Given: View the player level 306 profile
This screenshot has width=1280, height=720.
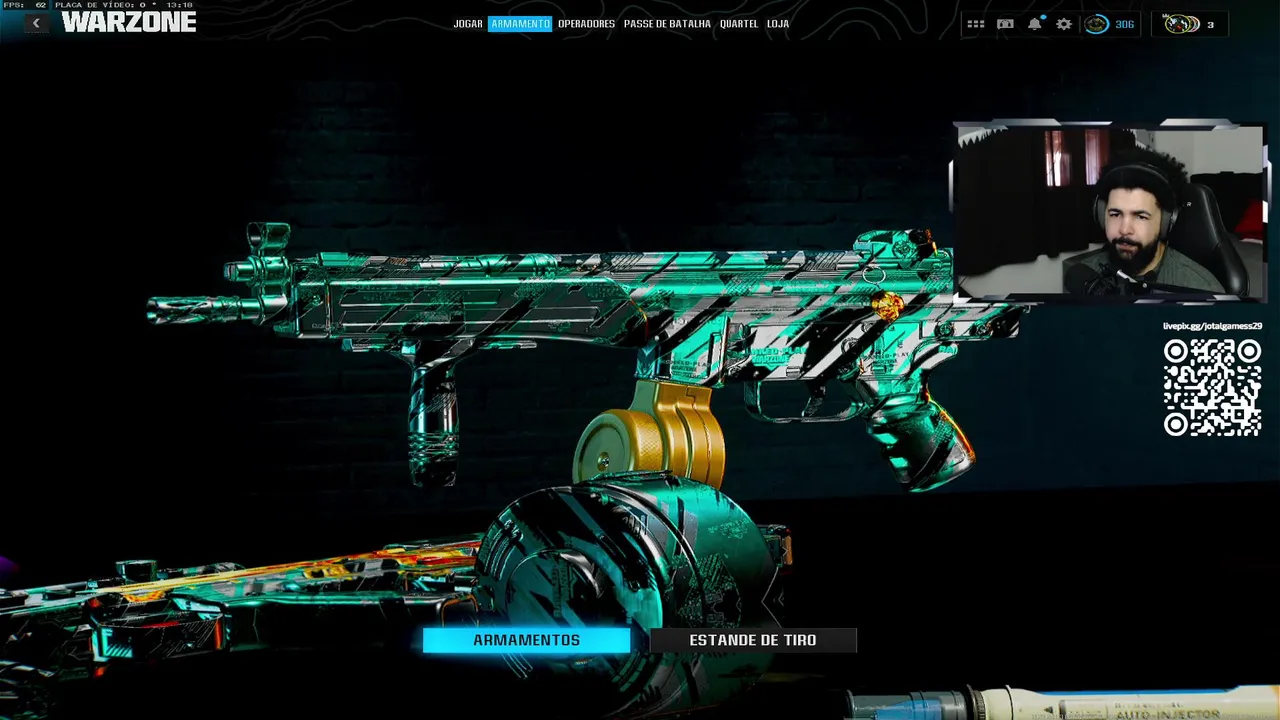Looking at the screenshot, I should pyautogui.click(x=1110, y=24).
